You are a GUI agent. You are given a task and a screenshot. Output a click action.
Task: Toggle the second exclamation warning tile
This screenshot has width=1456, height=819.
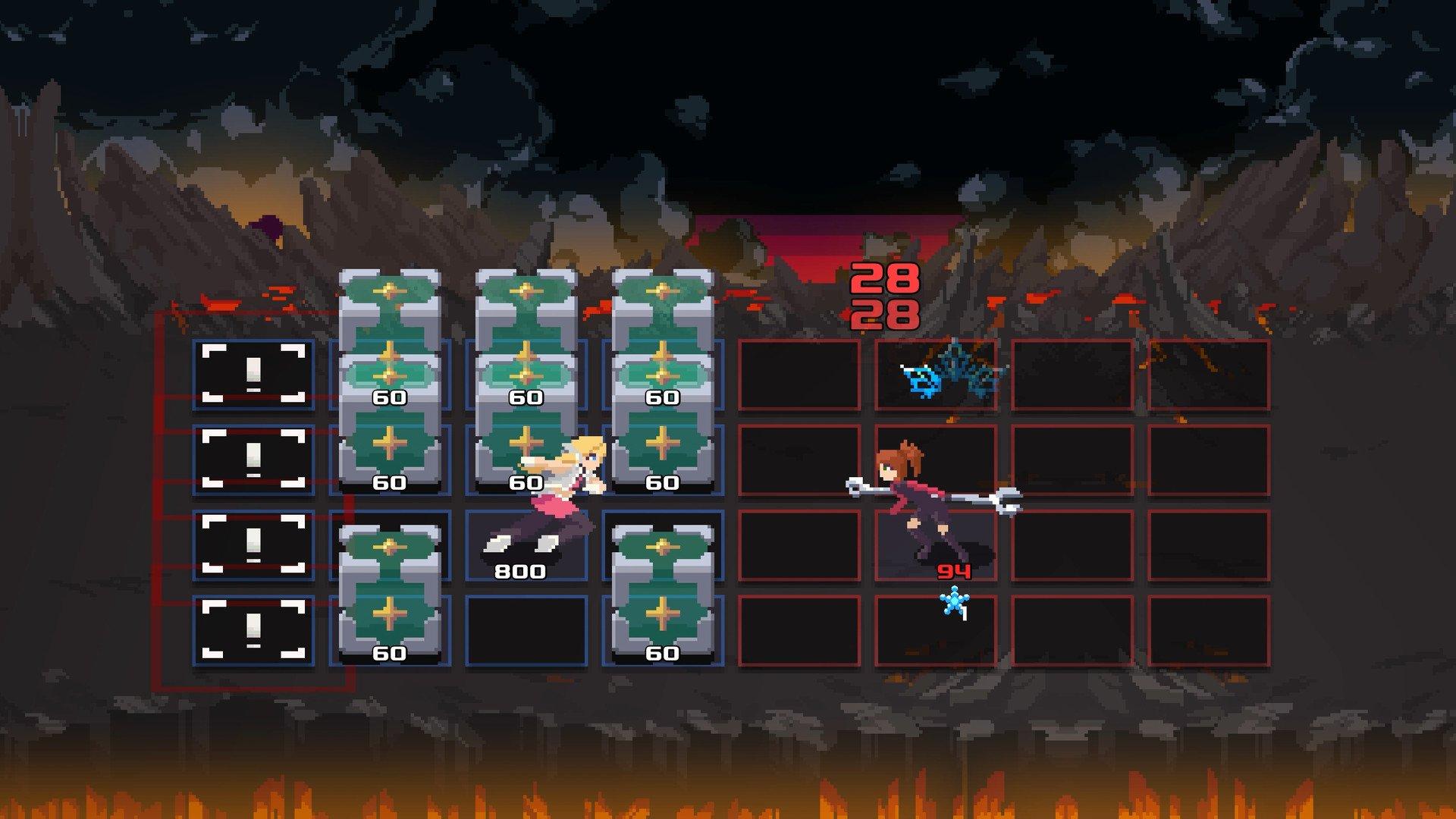point(252,460)
